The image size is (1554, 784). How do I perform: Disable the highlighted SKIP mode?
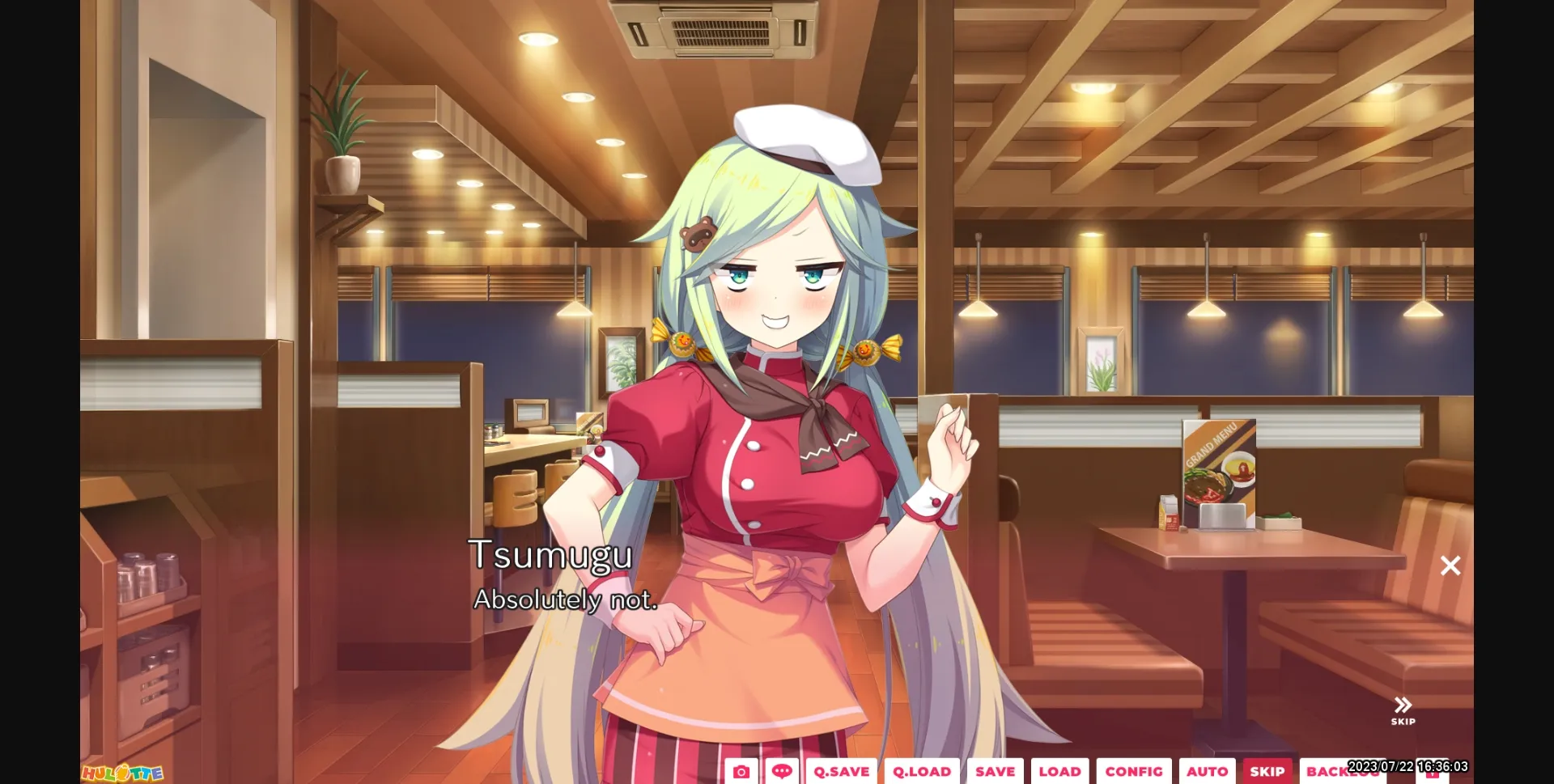click(1267, 771)
